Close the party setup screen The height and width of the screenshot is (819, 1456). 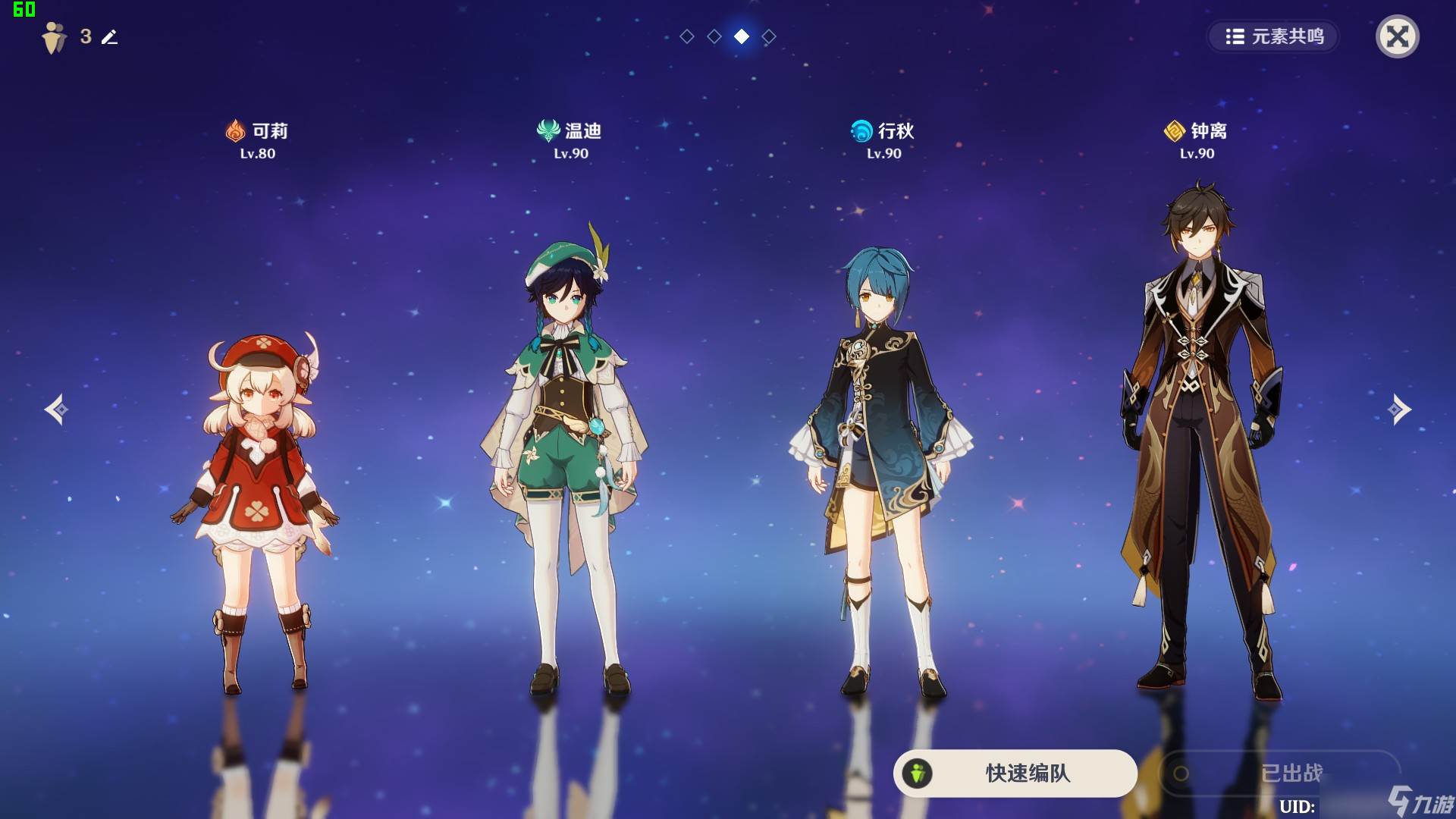[x=1397, y=36]
